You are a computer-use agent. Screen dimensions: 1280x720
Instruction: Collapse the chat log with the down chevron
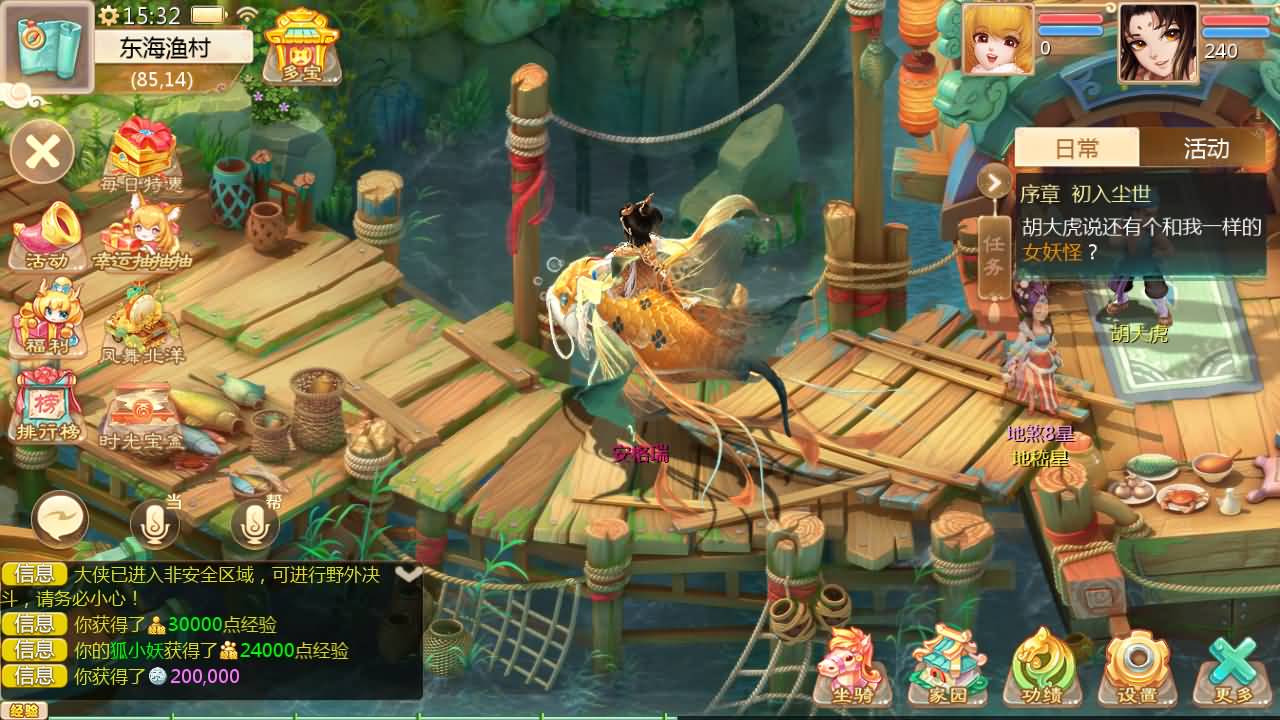tap(407, 572)
